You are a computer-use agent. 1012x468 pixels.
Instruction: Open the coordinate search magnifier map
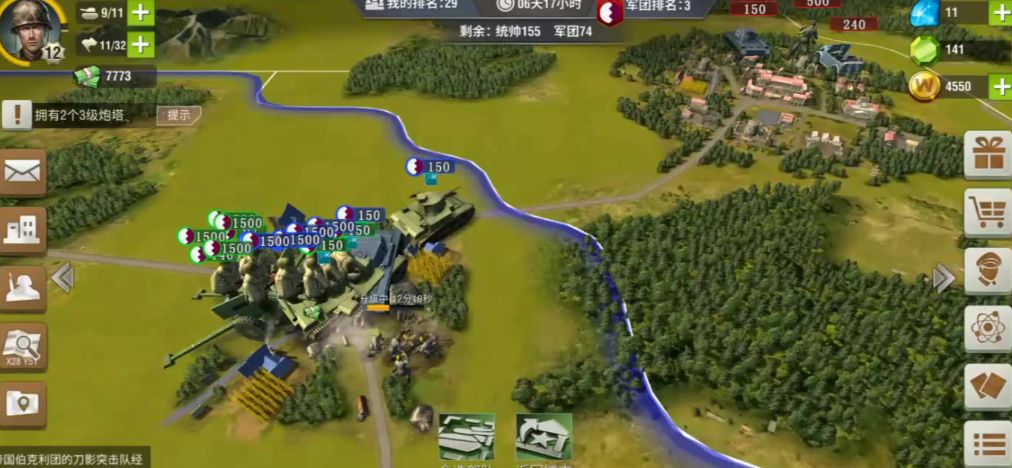tap(22, 347)
